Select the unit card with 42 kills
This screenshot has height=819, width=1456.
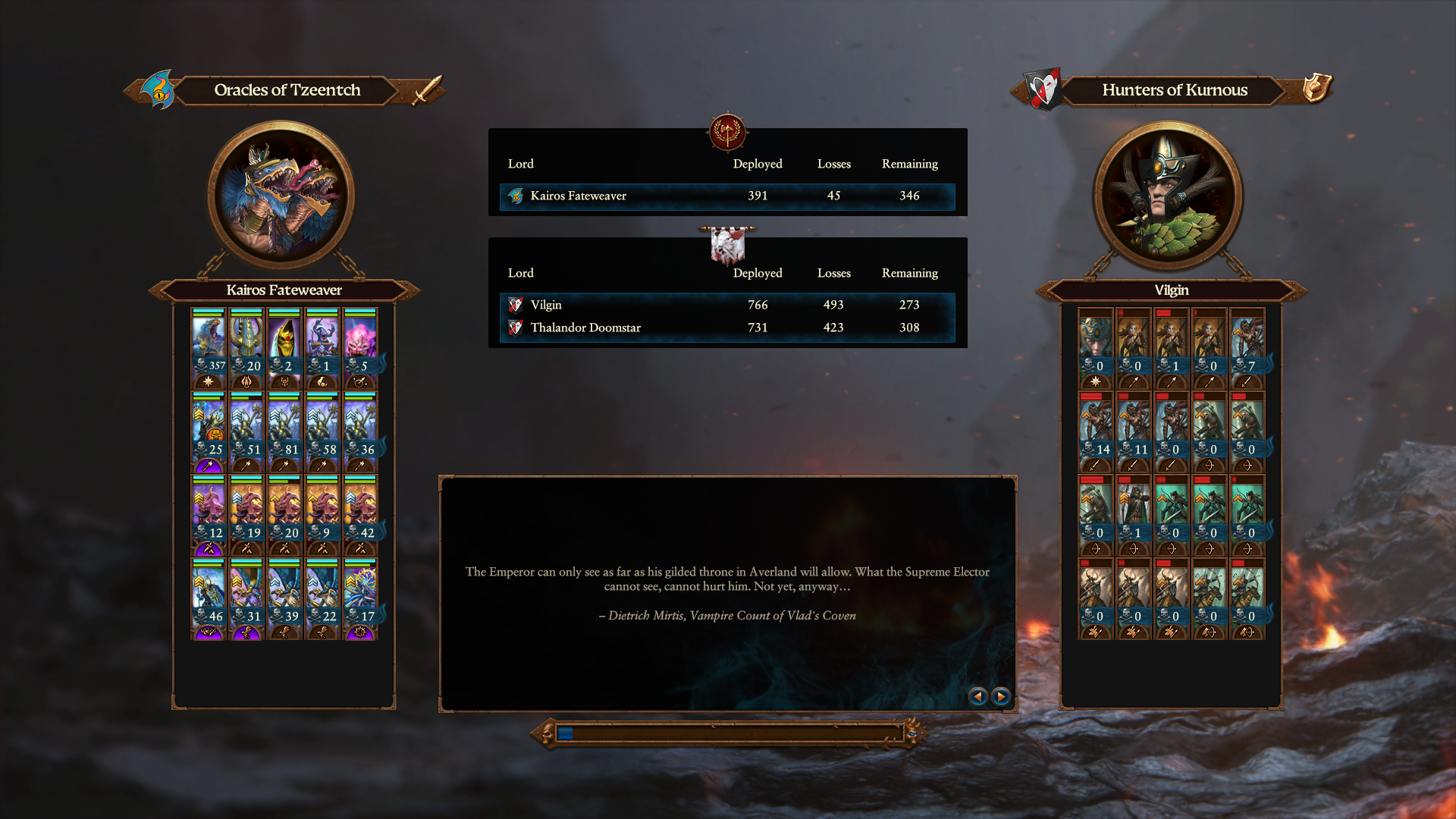[x=360, y=514]
